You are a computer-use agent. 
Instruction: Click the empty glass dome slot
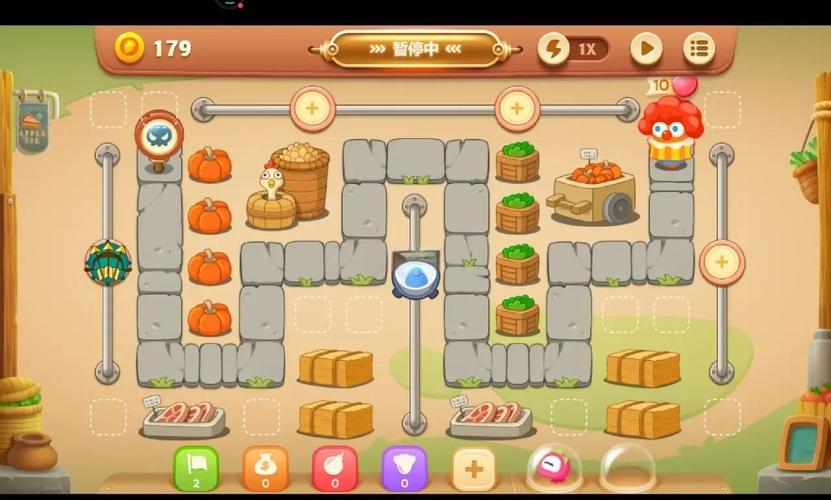point(627,468)
